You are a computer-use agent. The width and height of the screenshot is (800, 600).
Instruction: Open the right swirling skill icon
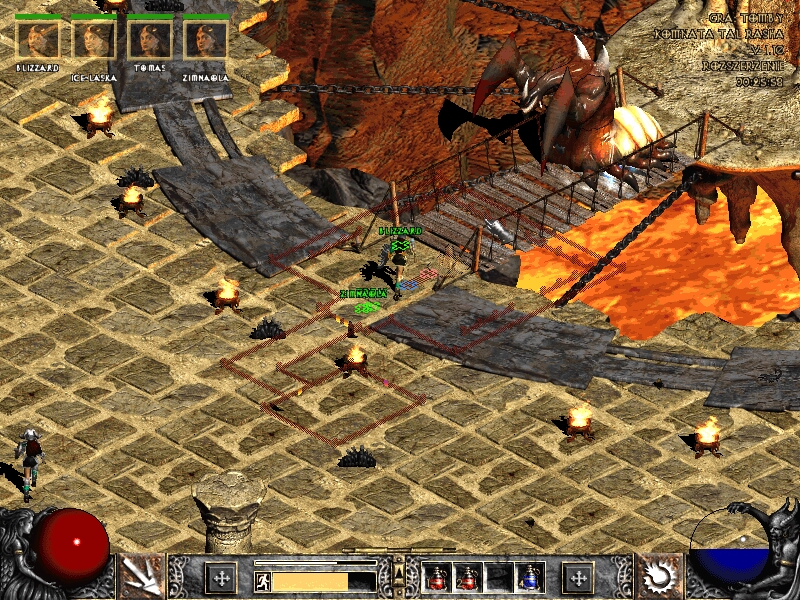659,577
